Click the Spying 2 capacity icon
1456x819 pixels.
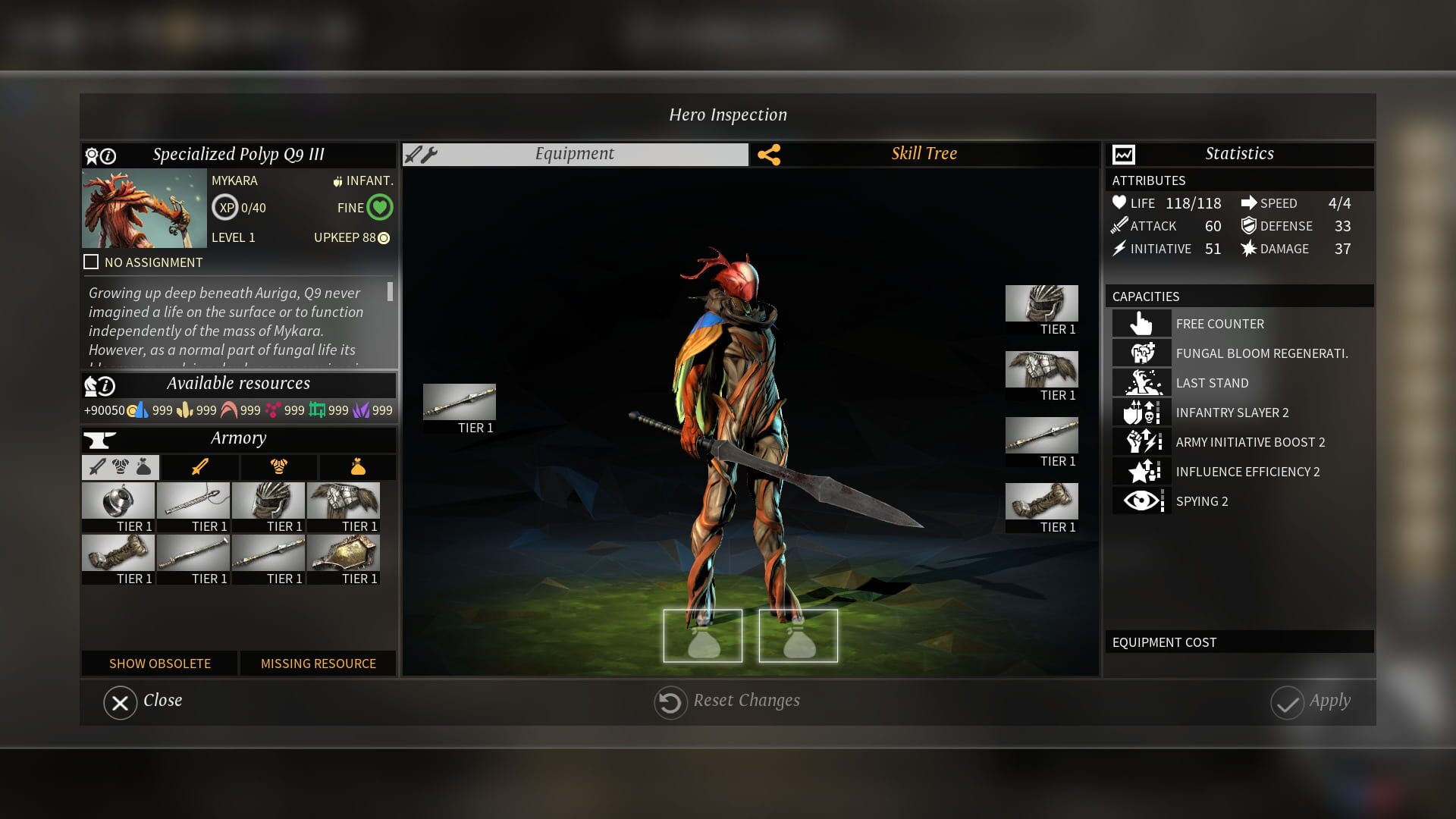1141,500
